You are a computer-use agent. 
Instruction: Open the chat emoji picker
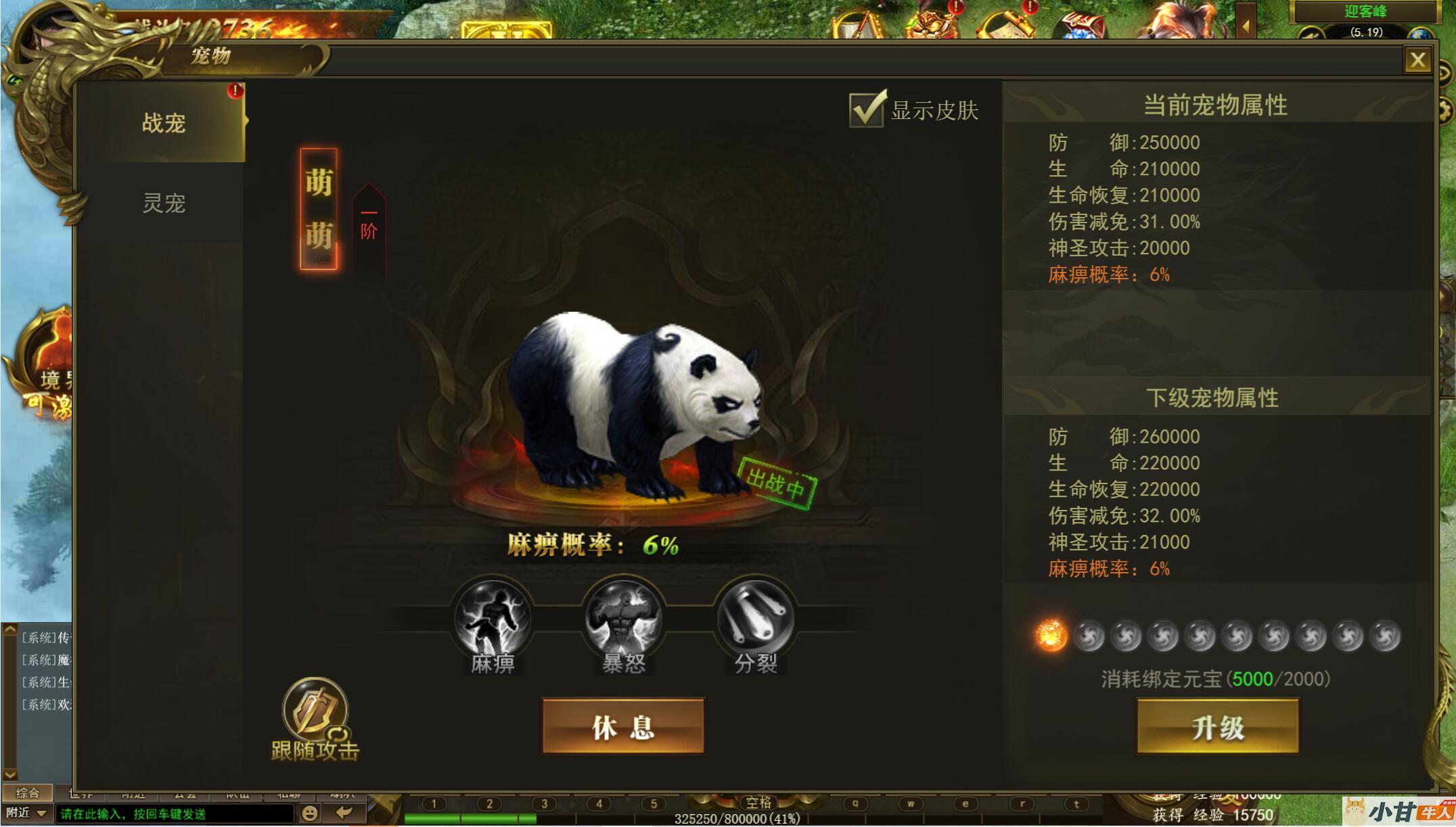click(x=309, y=813)
